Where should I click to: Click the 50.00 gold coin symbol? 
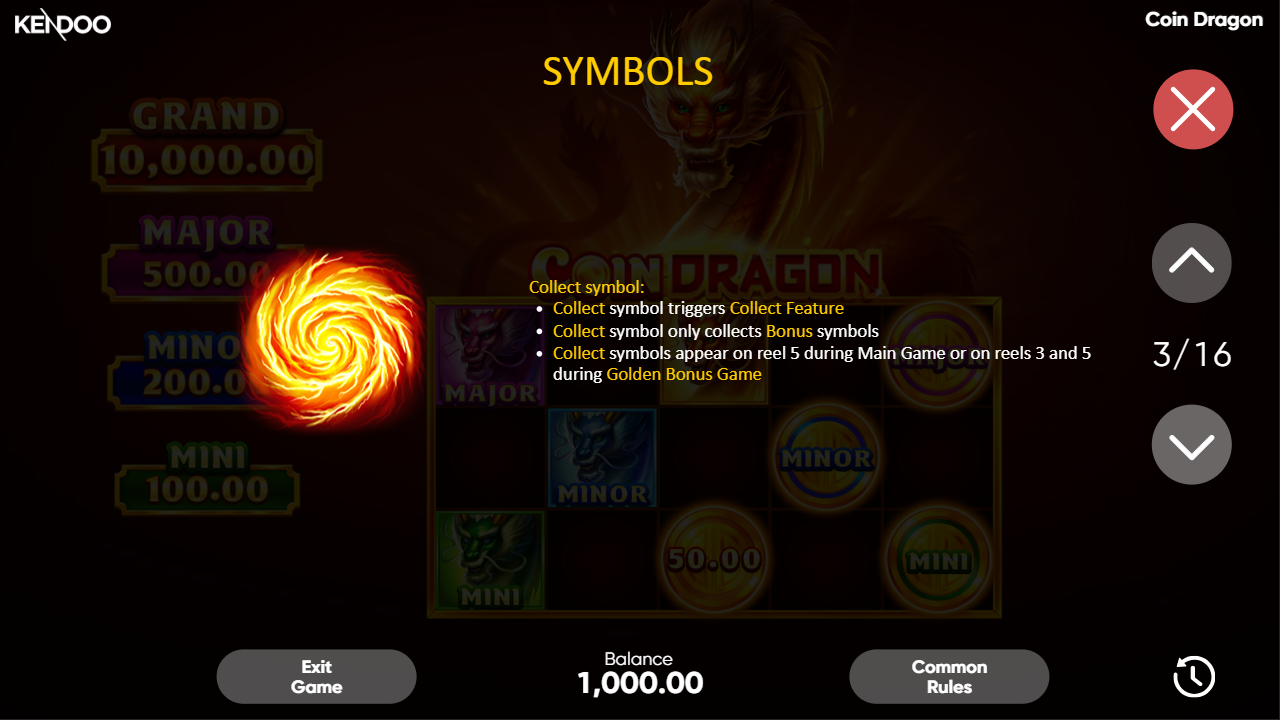(x=714, y=560)
